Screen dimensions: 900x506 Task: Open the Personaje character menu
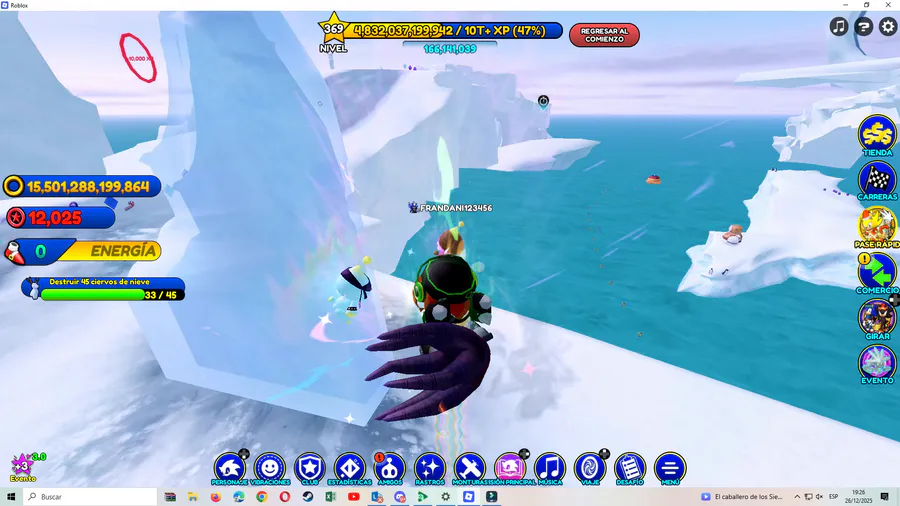click(x=229, y=467)
